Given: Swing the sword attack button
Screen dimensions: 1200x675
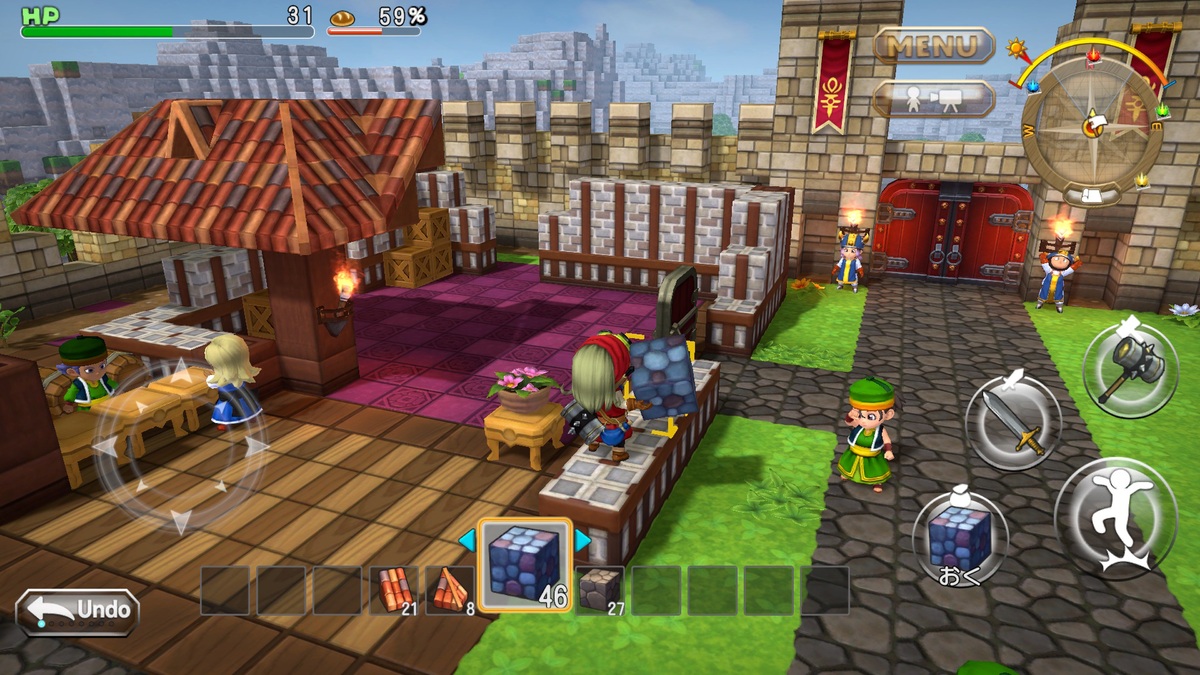Looking at the screenshot, I should pos(1012,422).
